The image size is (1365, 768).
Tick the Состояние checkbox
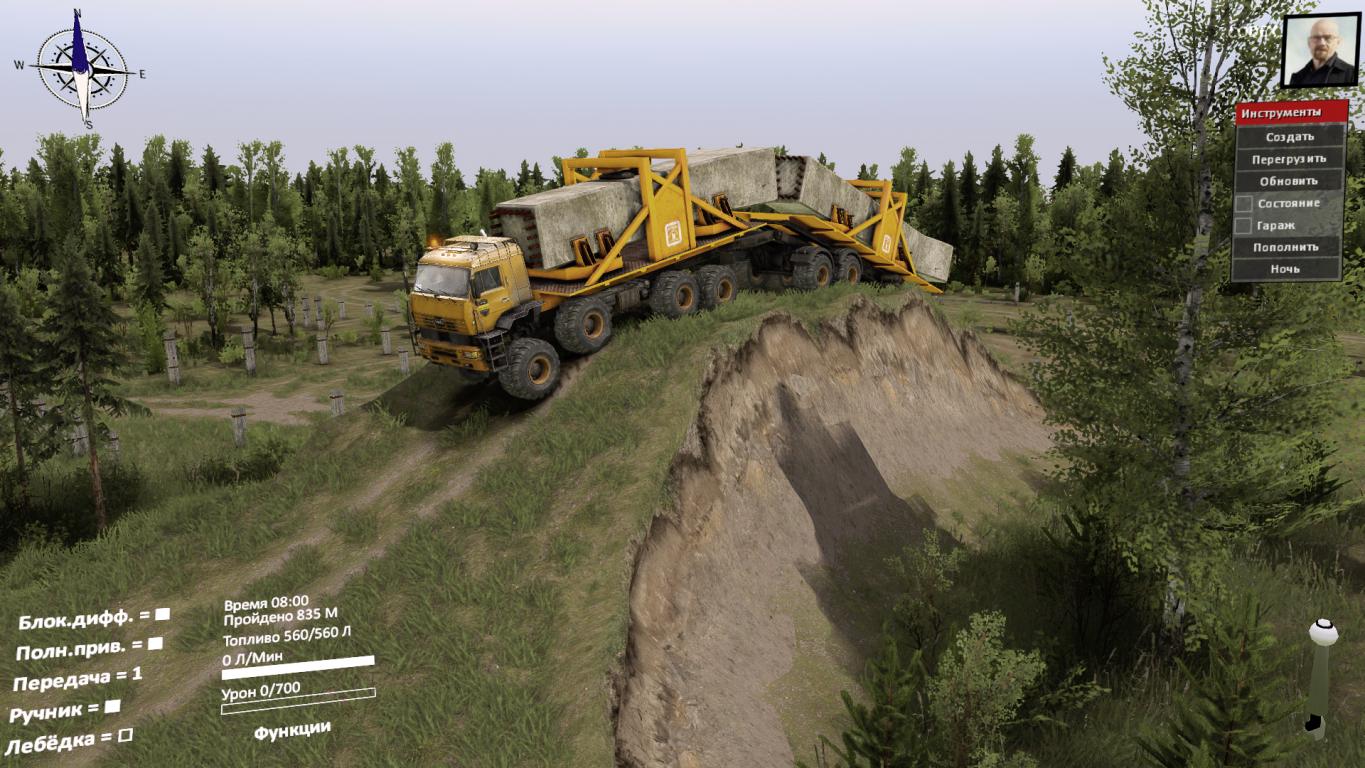1243,204
